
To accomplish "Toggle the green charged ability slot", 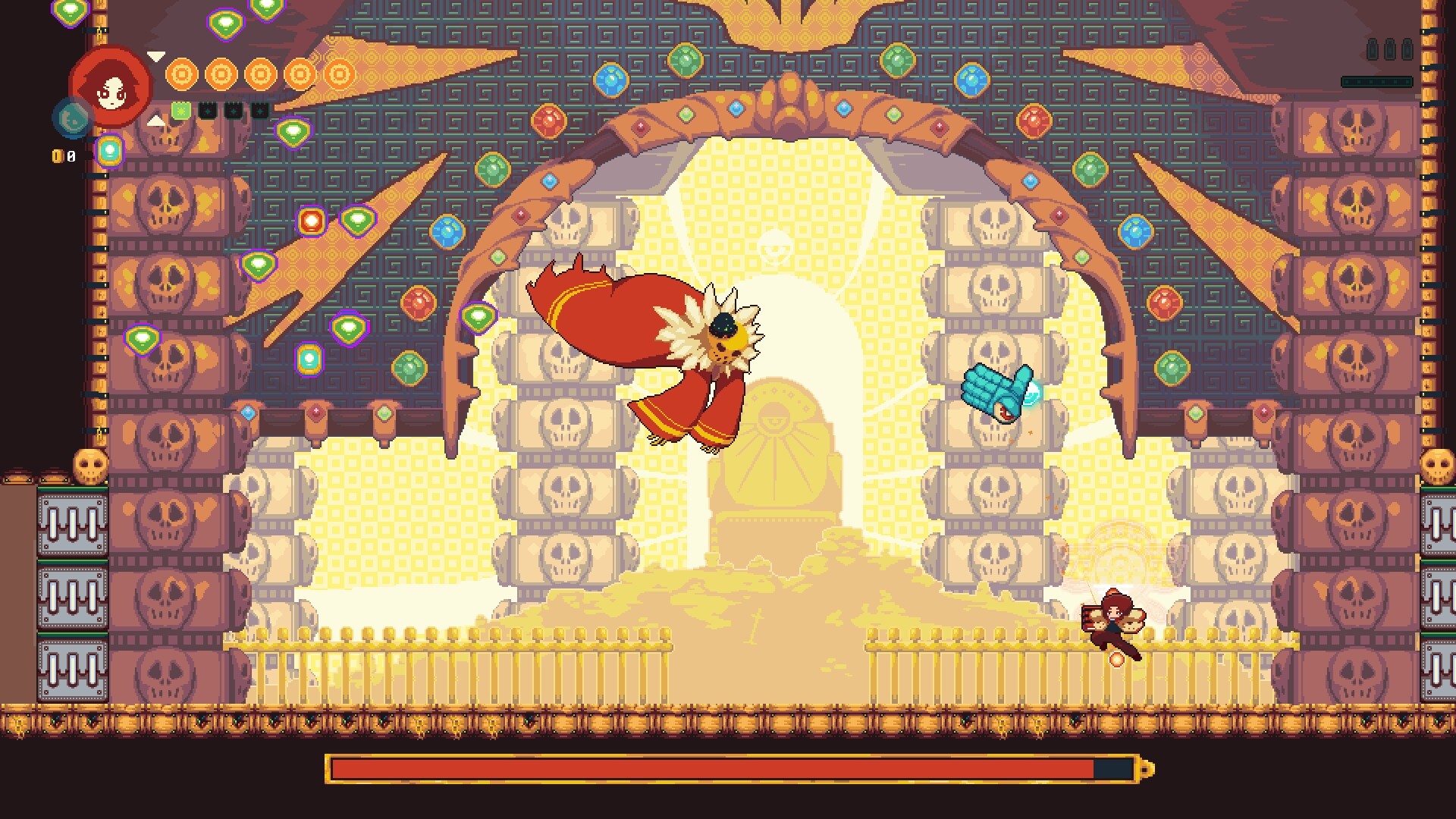I will pos(180,111).
